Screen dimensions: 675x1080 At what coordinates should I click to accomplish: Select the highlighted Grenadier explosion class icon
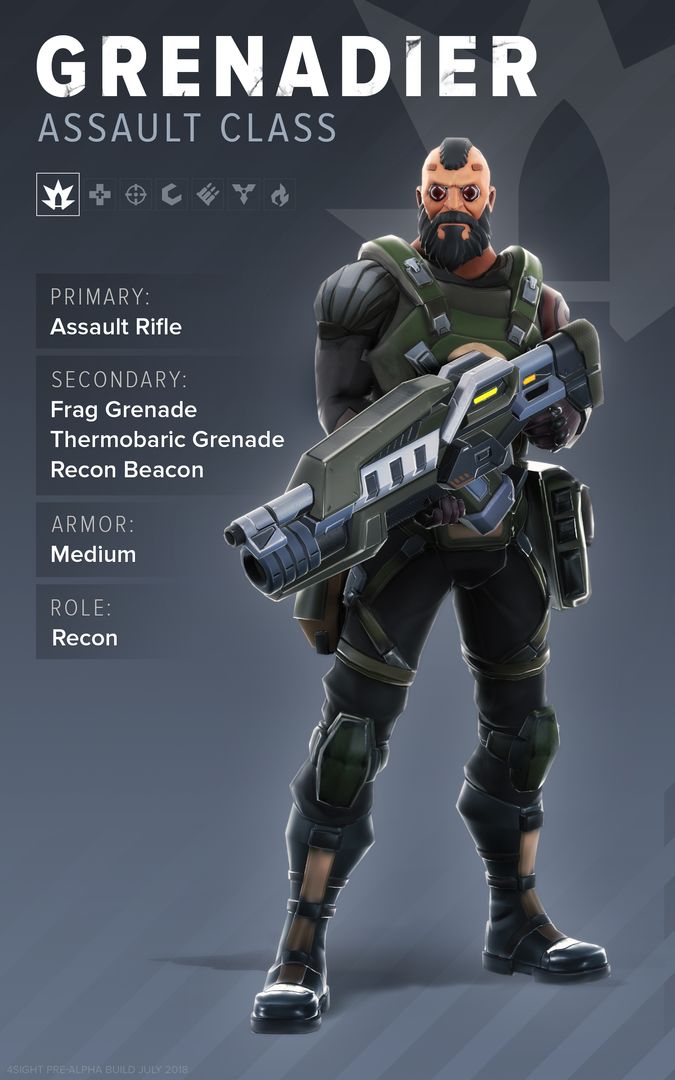(x=57, y=194)
